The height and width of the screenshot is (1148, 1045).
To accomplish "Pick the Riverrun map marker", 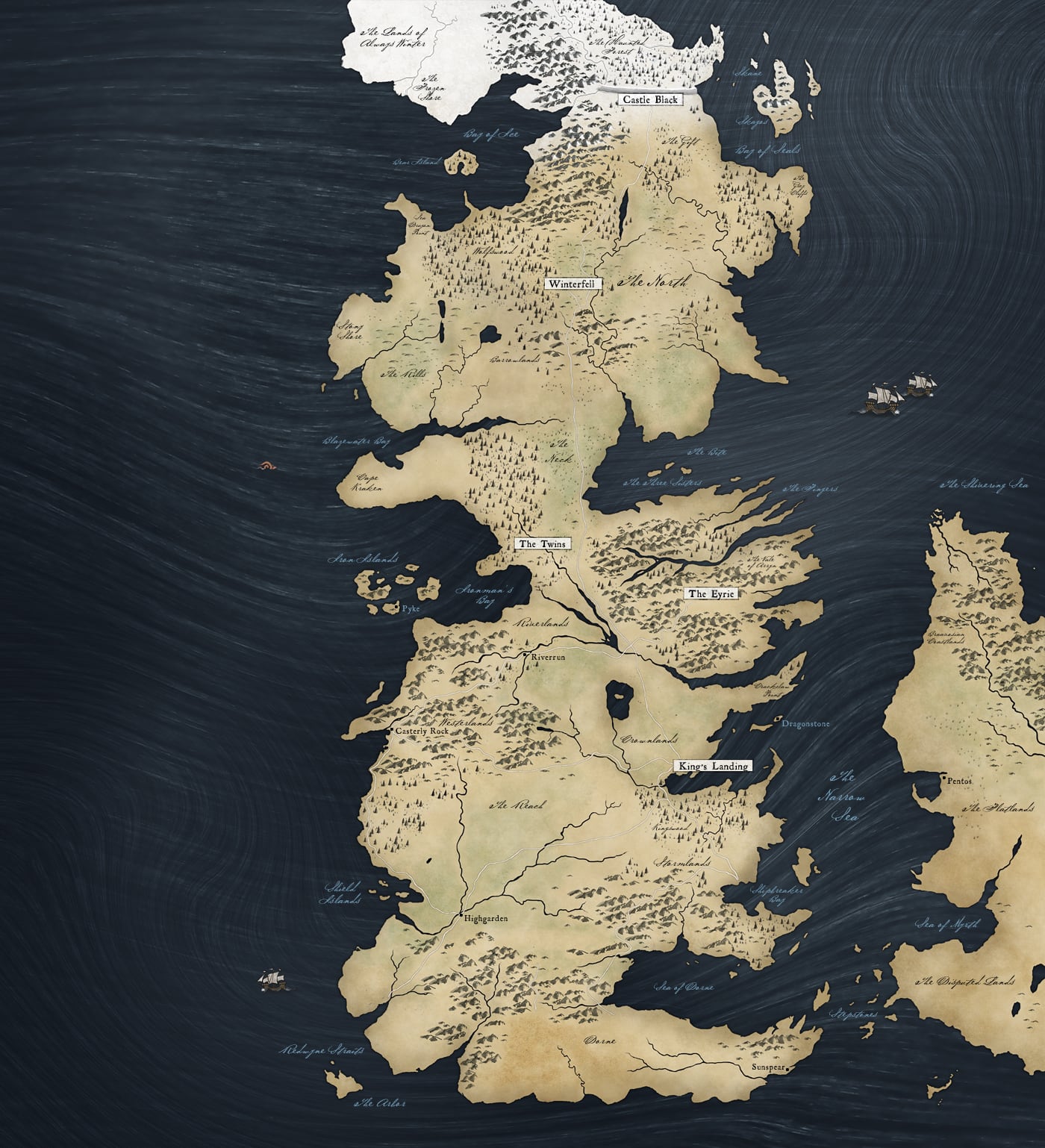I will tap(526, 655).
